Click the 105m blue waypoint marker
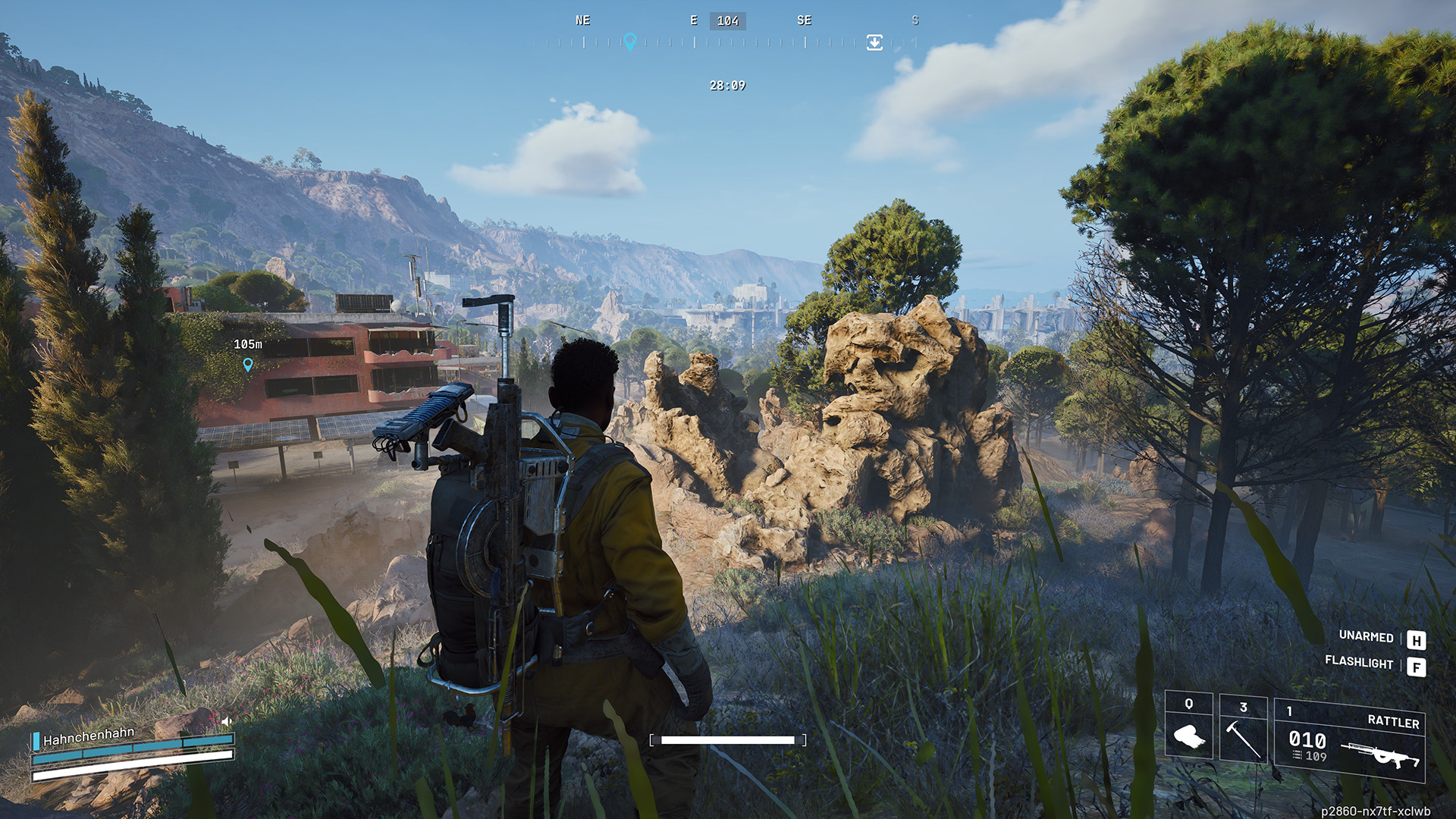Image resolution: width=1456 pixels, height=819 pixels. click(x=248, y=365)
